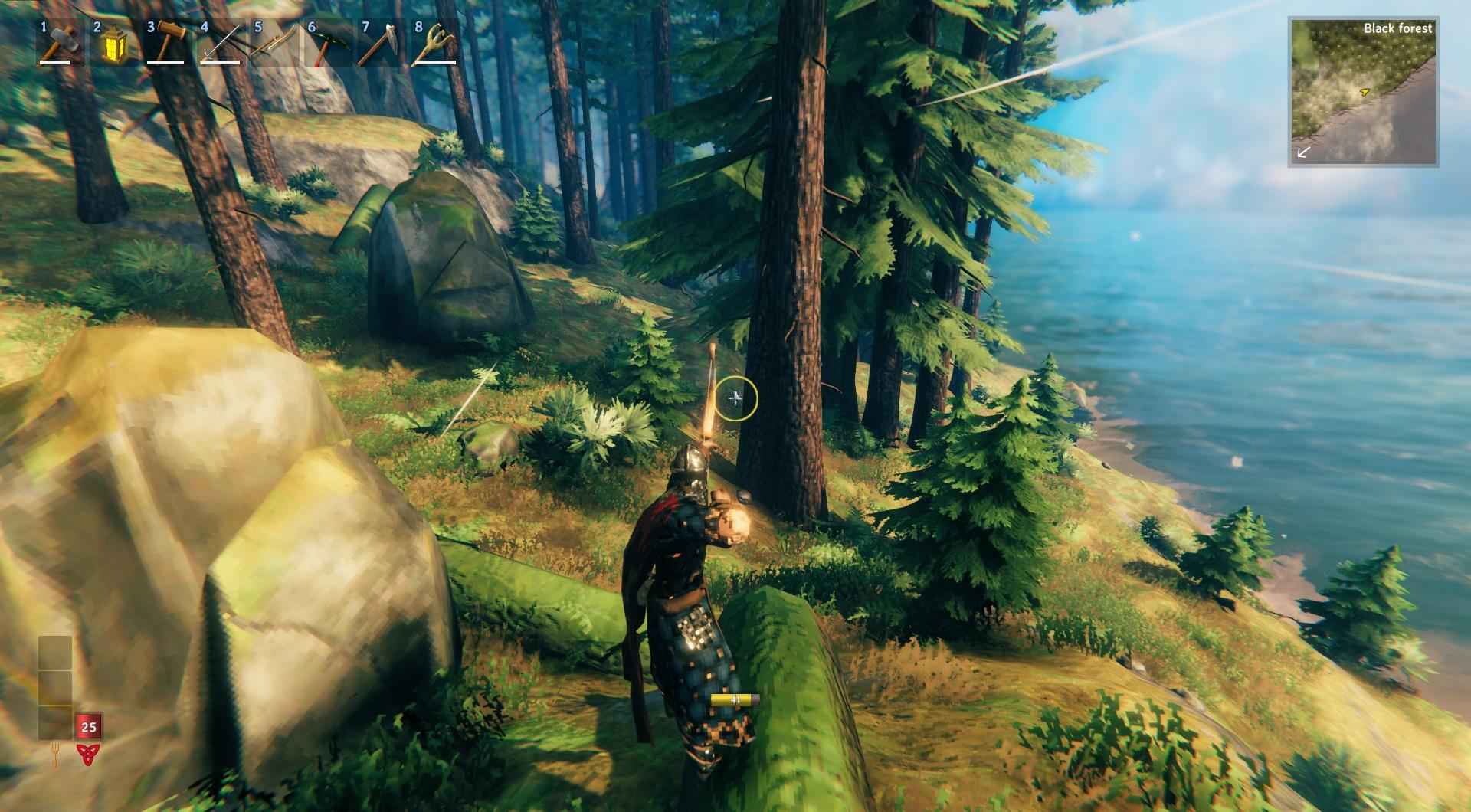
Task: Equip the glowing yellow lantern
Action: click(113, 43)
